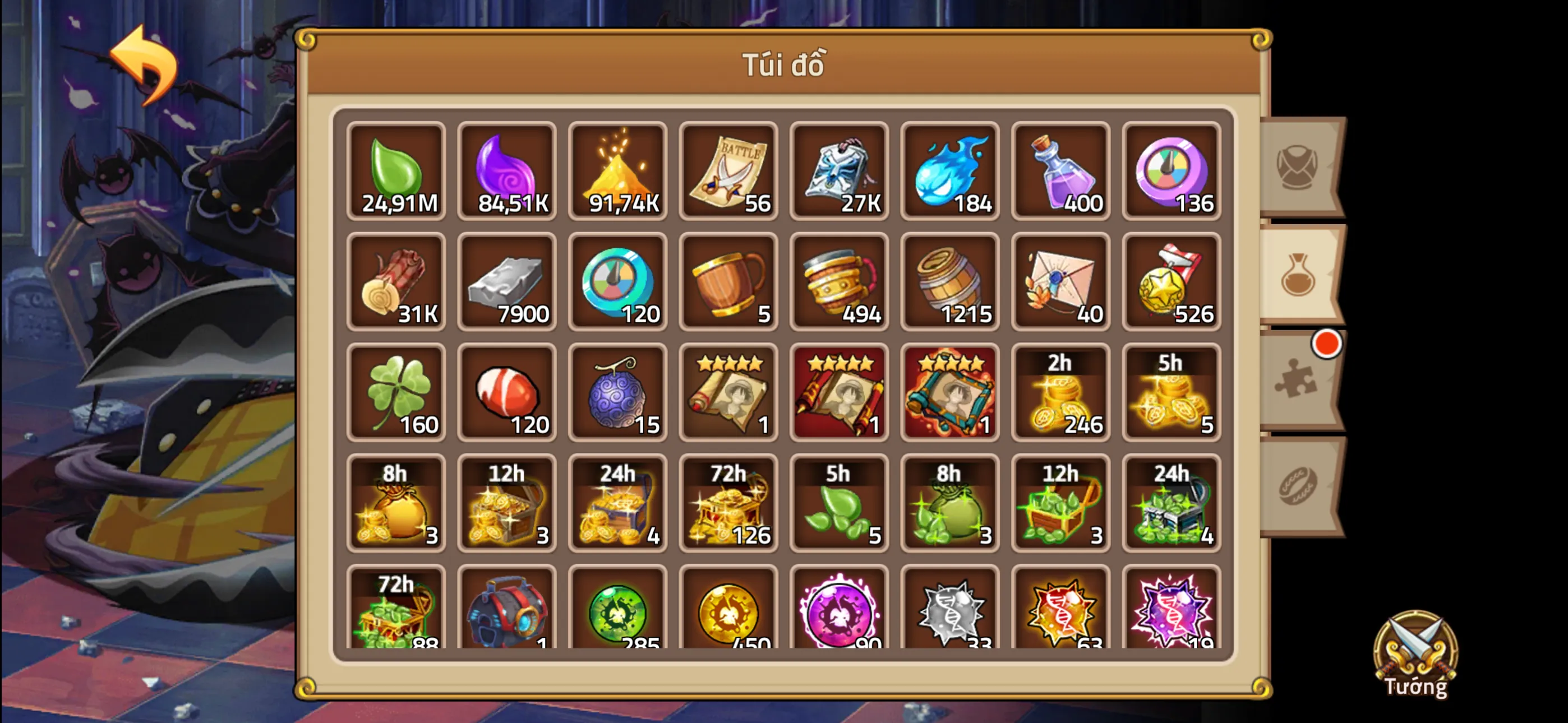Open the sealed envelope item with count 40
This screenshot has width=1568, height=723.
pos(1060,283)
